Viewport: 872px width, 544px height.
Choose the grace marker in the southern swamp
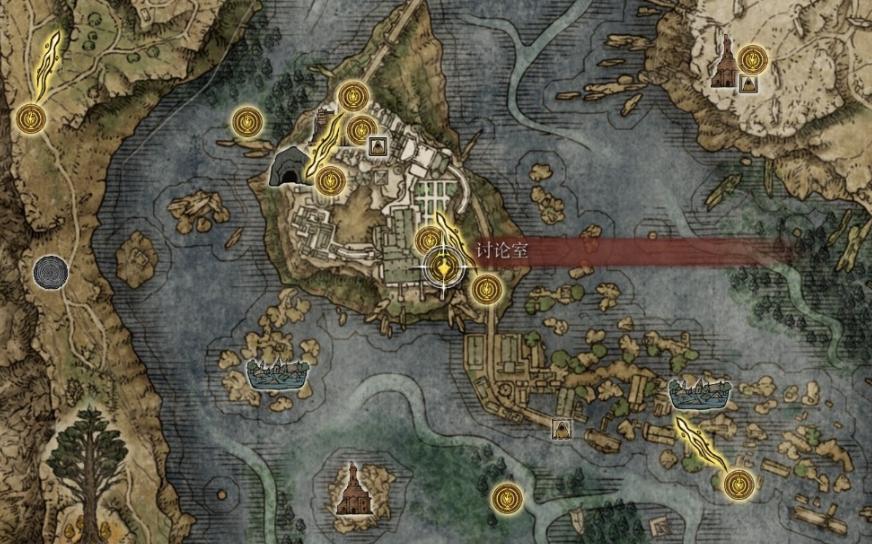[507, 495]
